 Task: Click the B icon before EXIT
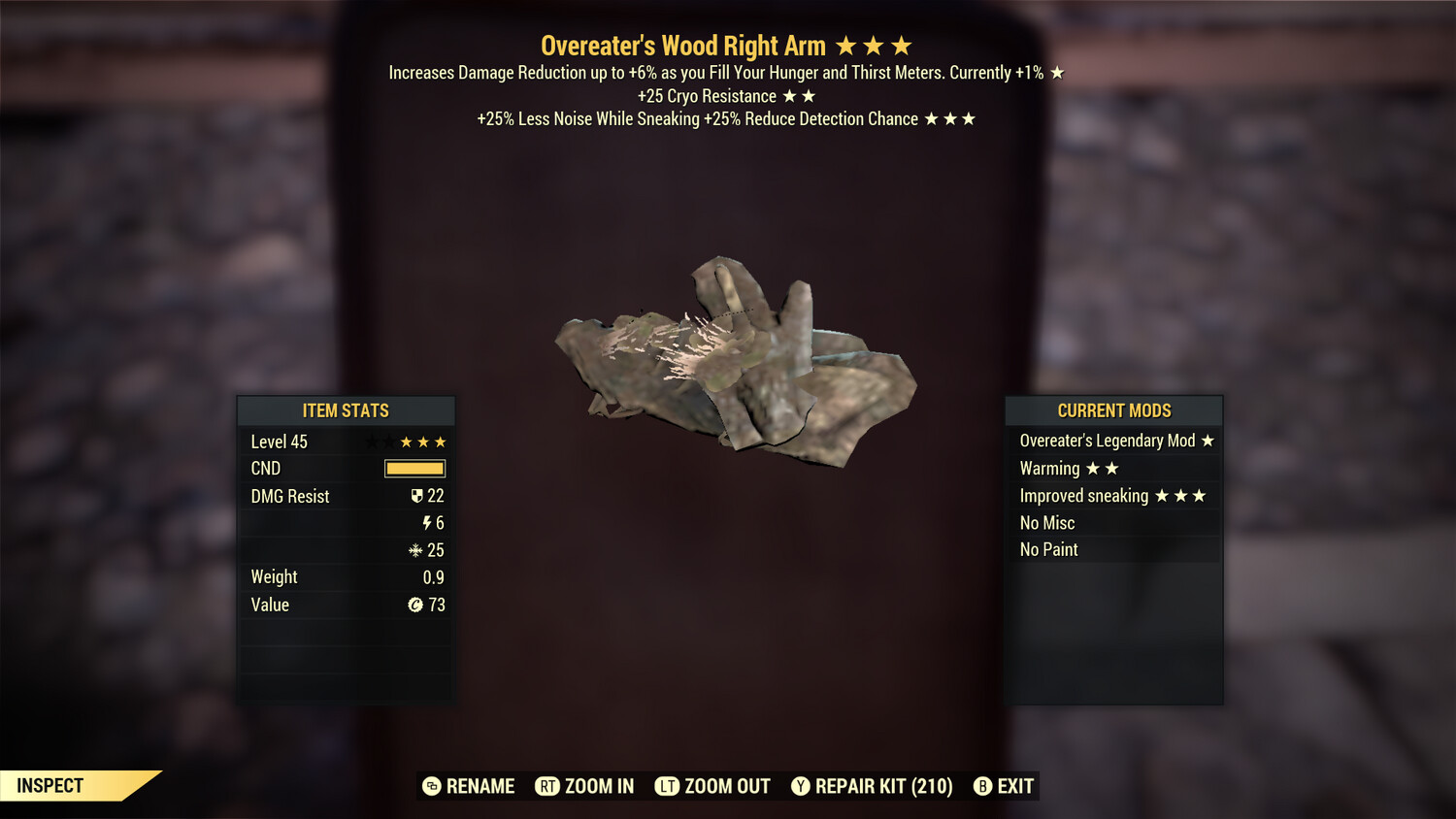982,786
